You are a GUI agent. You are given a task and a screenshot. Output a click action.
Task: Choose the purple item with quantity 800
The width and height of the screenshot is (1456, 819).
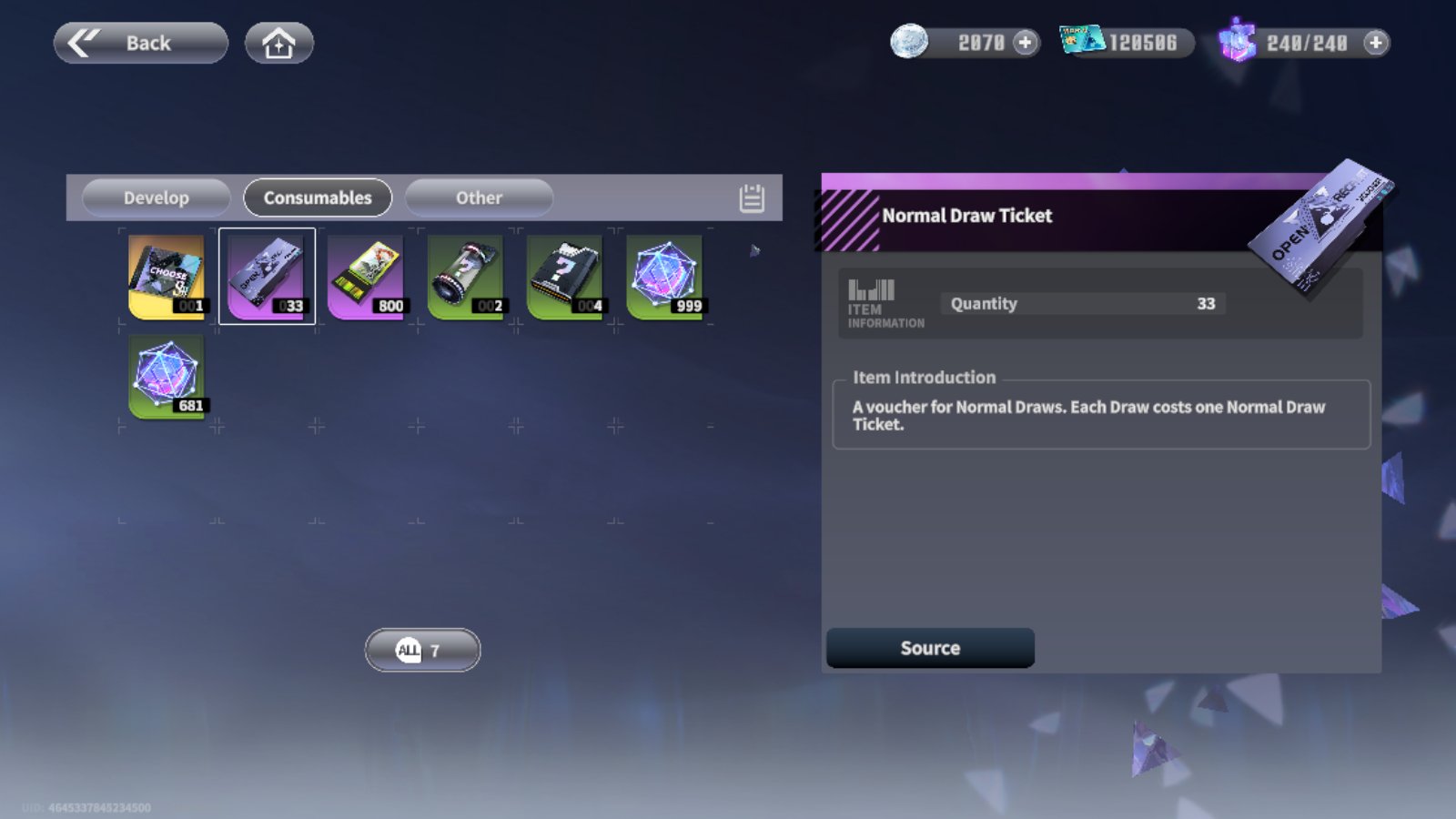(x=367, y=277)
